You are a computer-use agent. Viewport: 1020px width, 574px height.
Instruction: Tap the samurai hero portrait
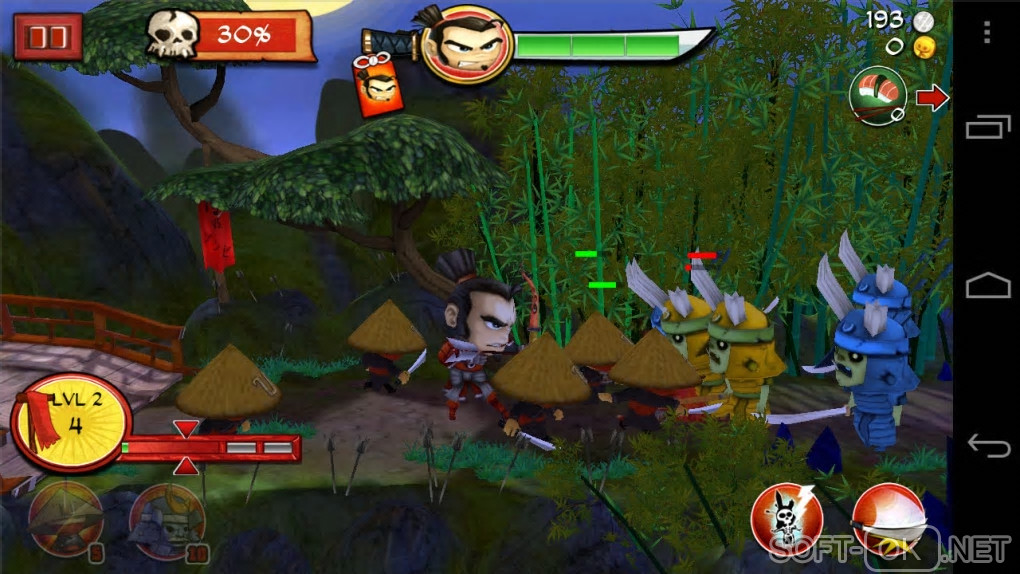point(467,45)
